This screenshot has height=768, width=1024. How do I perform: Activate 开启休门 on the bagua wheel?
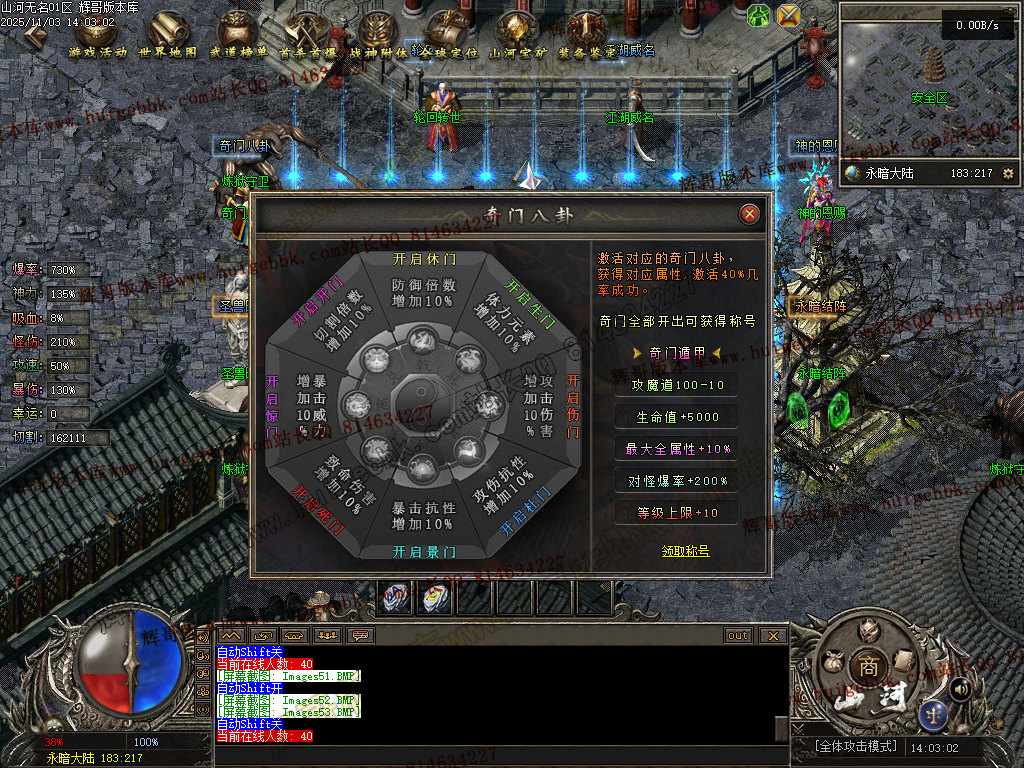(423, 257)
